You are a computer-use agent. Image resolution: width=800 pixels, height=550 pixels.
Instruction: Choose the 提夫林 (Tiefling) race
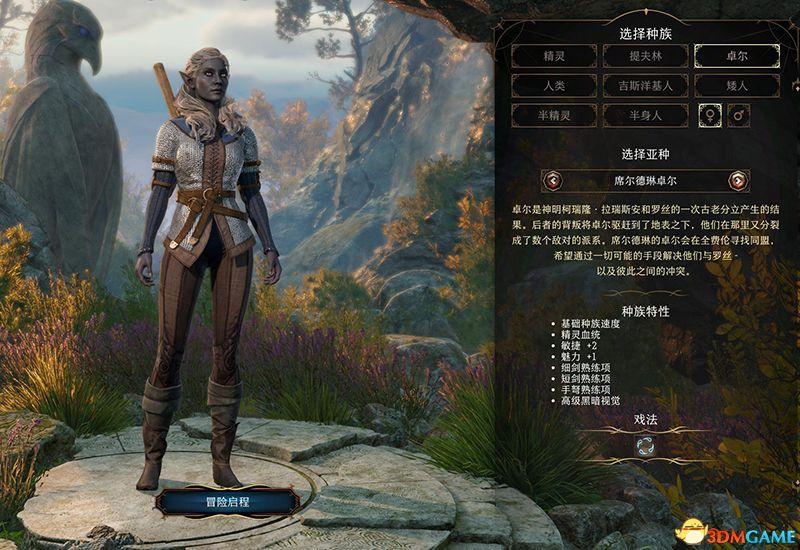tap(646, 56)
